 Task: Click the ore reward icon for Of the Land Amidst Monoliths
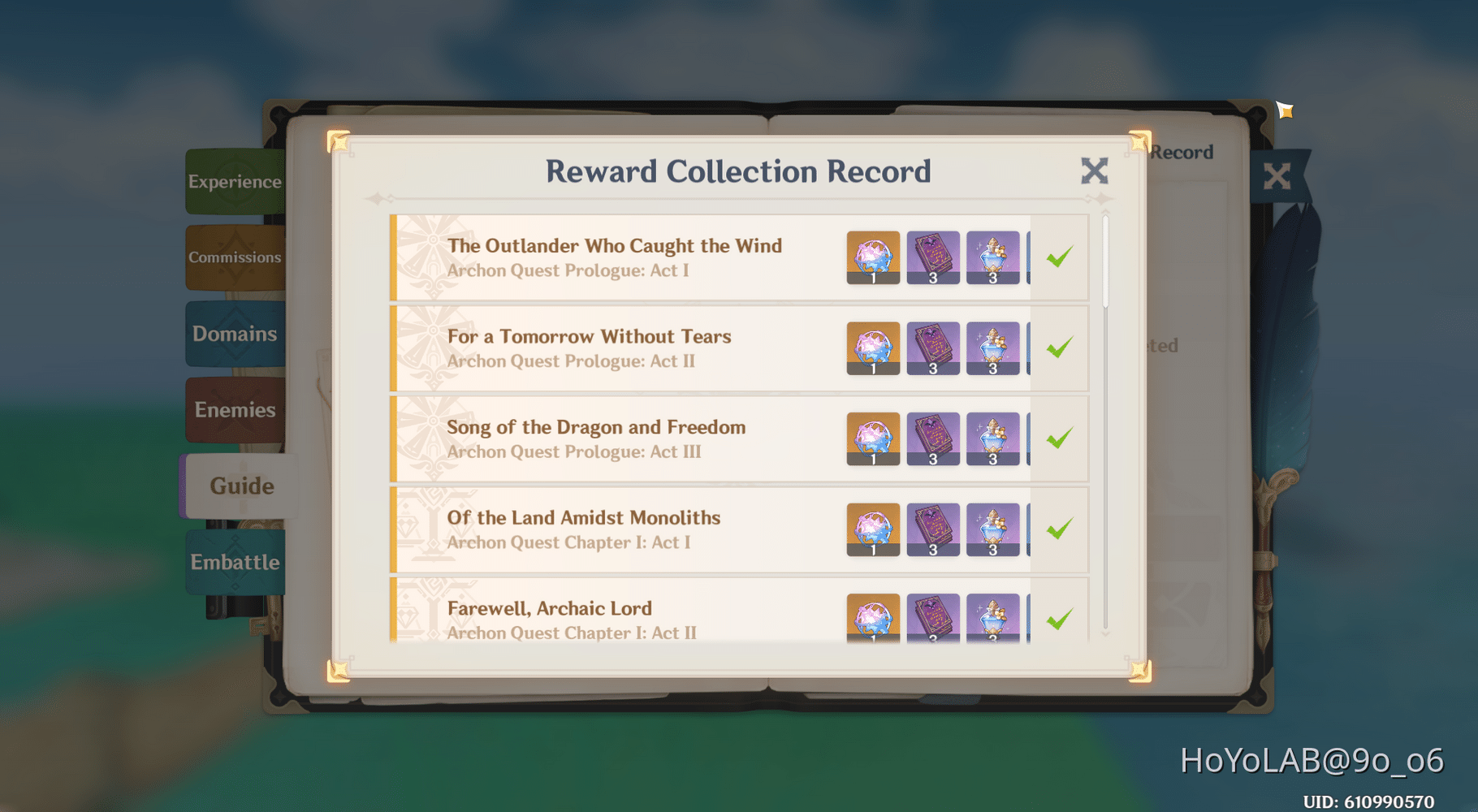click(994, 529)
